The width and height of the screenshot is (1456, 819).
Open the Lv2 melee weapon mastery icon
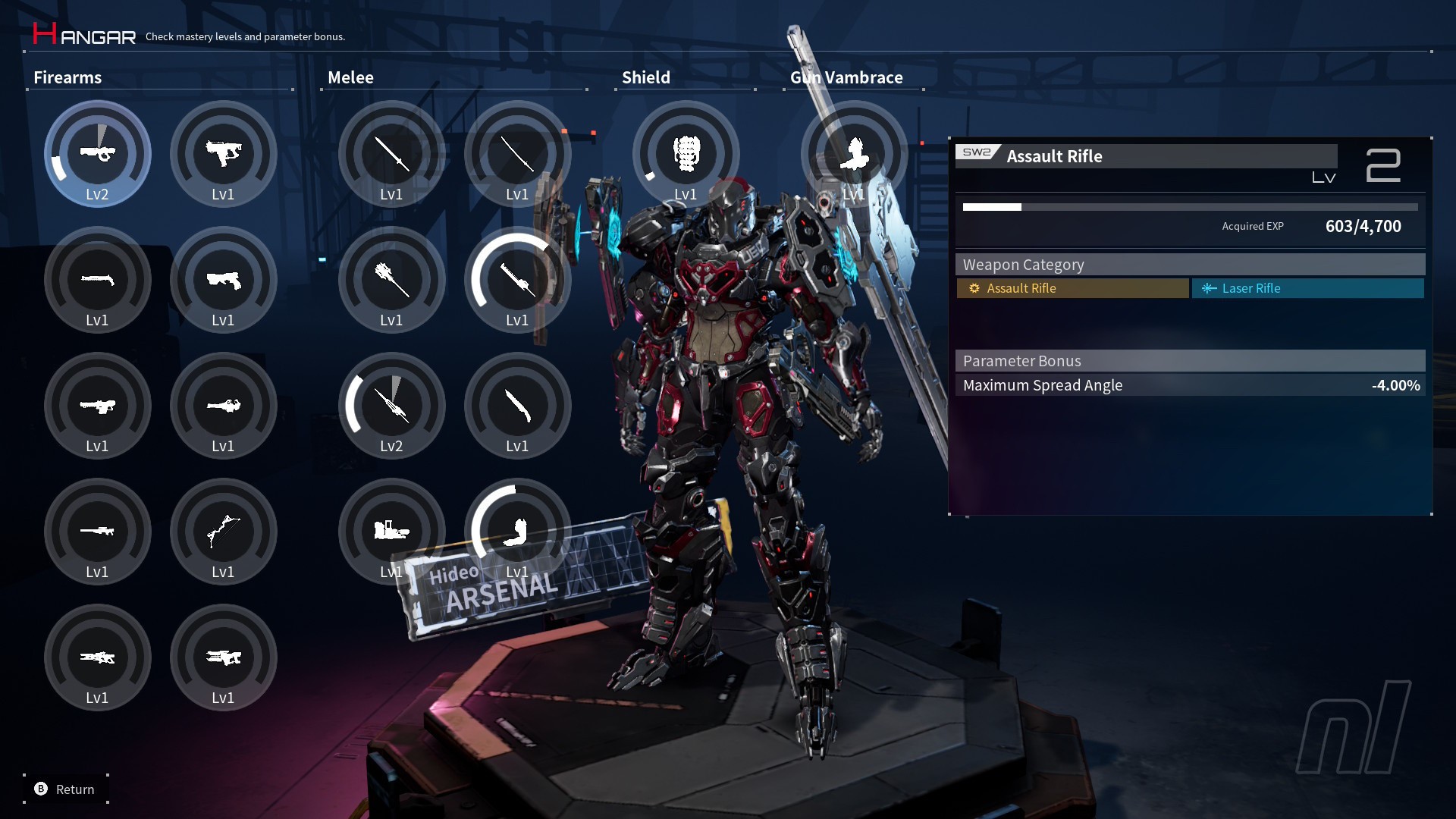[x=391, y=406]
